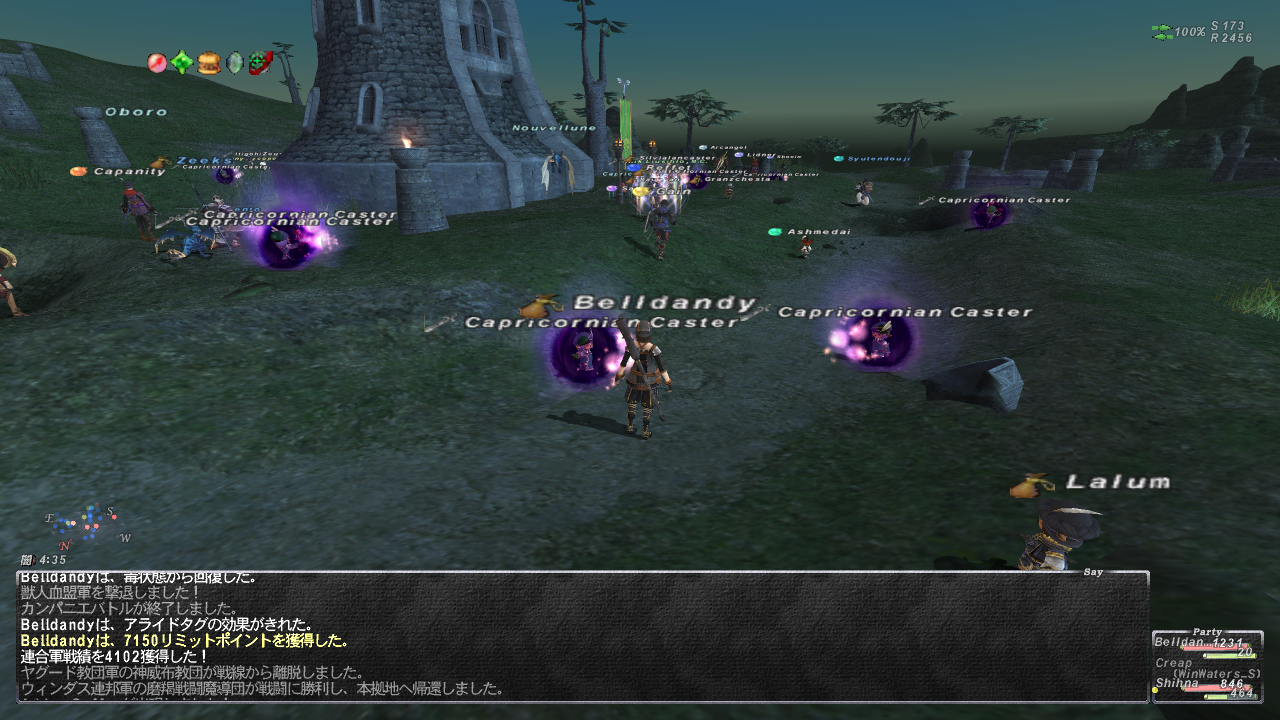Screen dimensions: 1280x720
Task: Check the burger food effect icon
Action: tap(209, 63)
